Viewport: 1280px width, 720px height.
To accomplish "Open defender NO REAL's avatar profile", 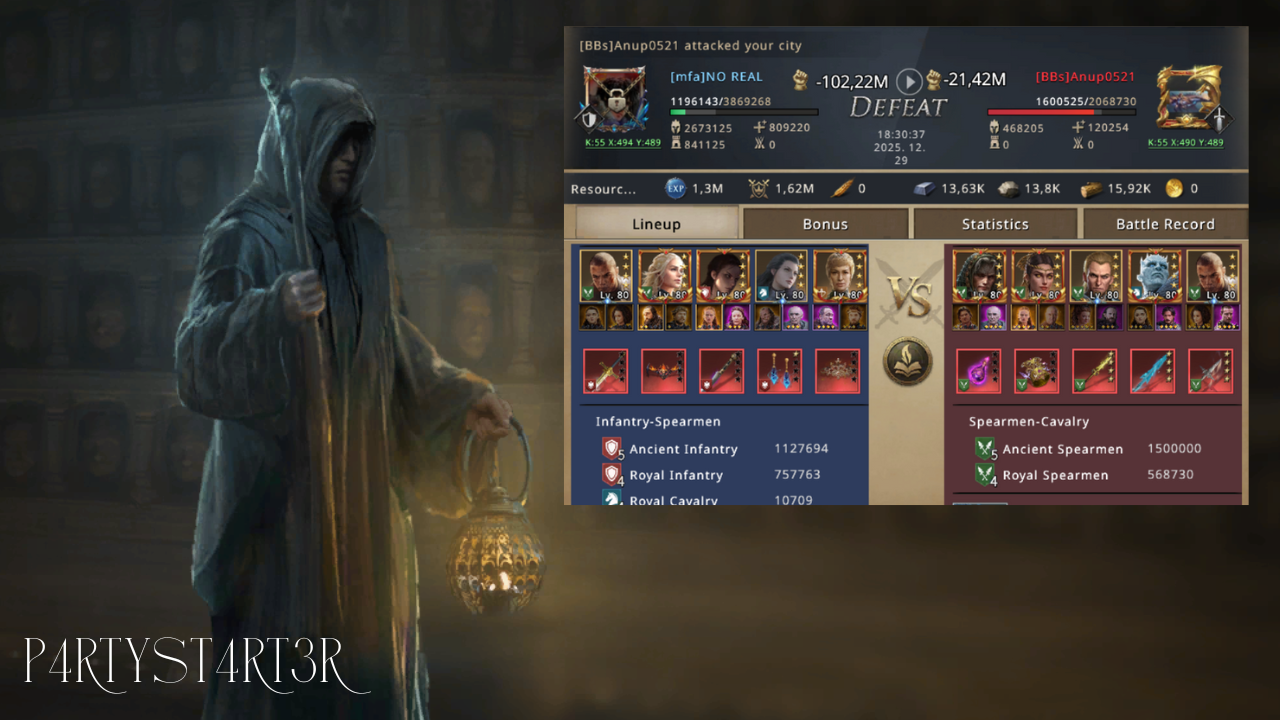I will coord(610,100).
